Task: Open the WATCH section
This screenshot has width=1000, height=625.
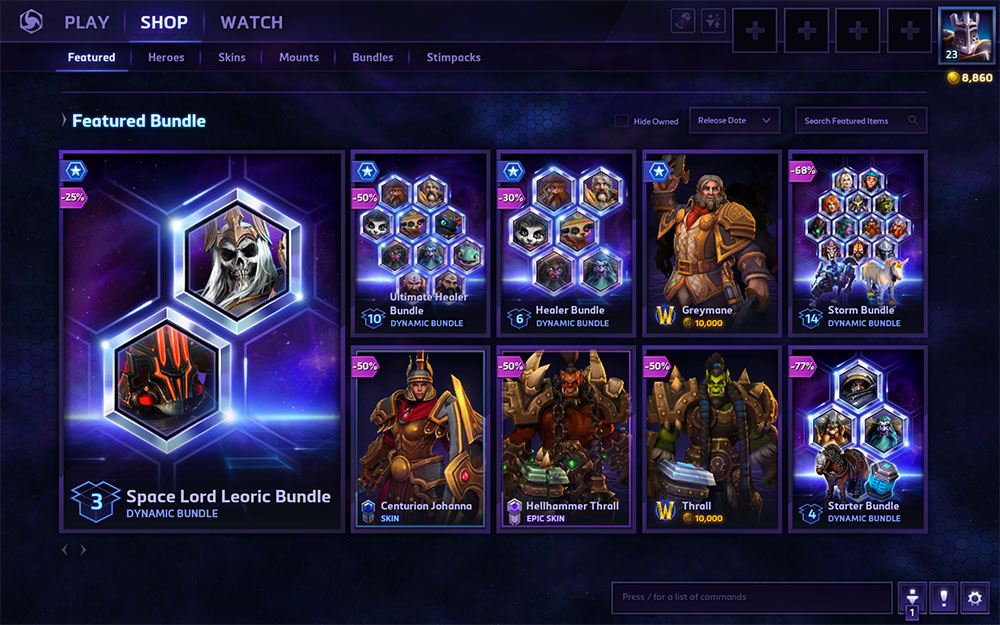Action: point(251,22)
